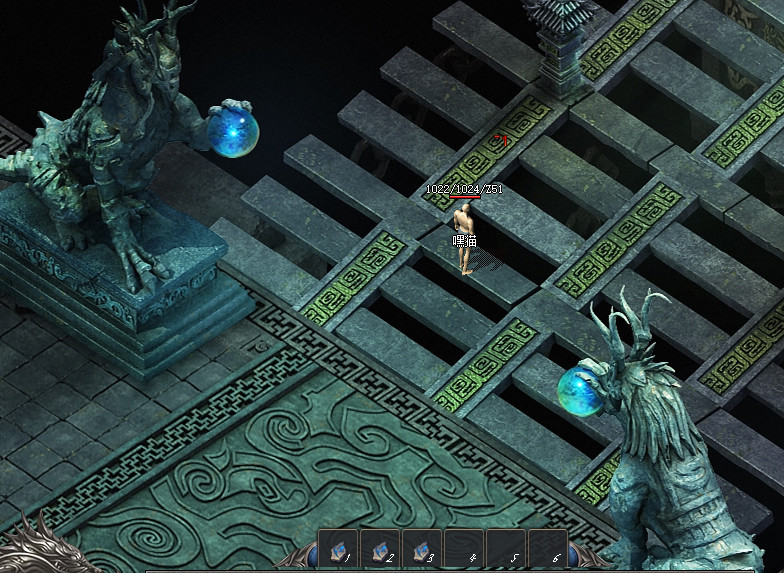Image resolution: width=784 pixels, height=573 pixels.
Task: Activate the blue crystal in hotbar slot 3
Action: (x=422, y=549)
